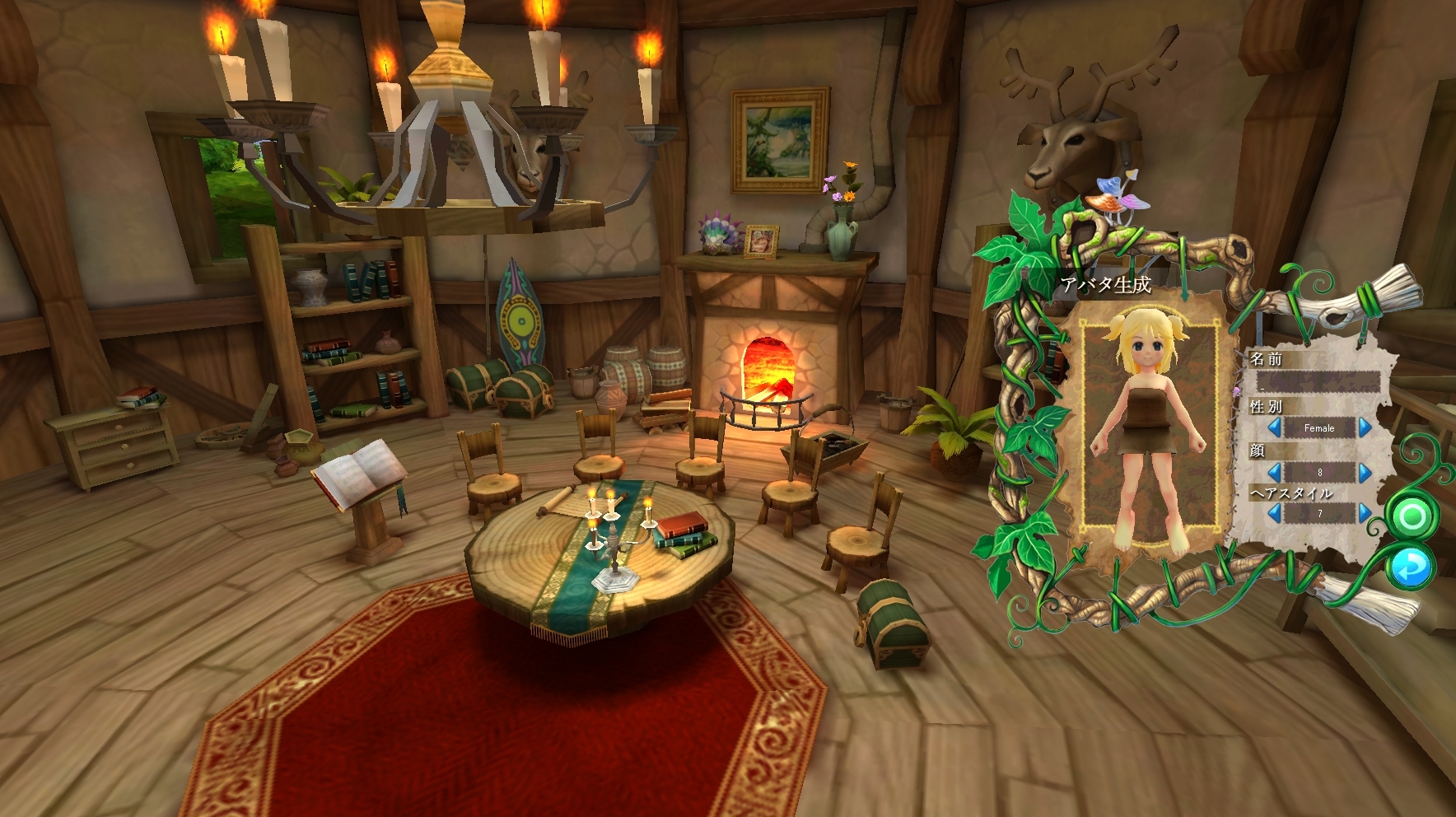Select the previous face option
Screen dimensions: 1456x817
pyautogui.click(x=1274, y=472)
